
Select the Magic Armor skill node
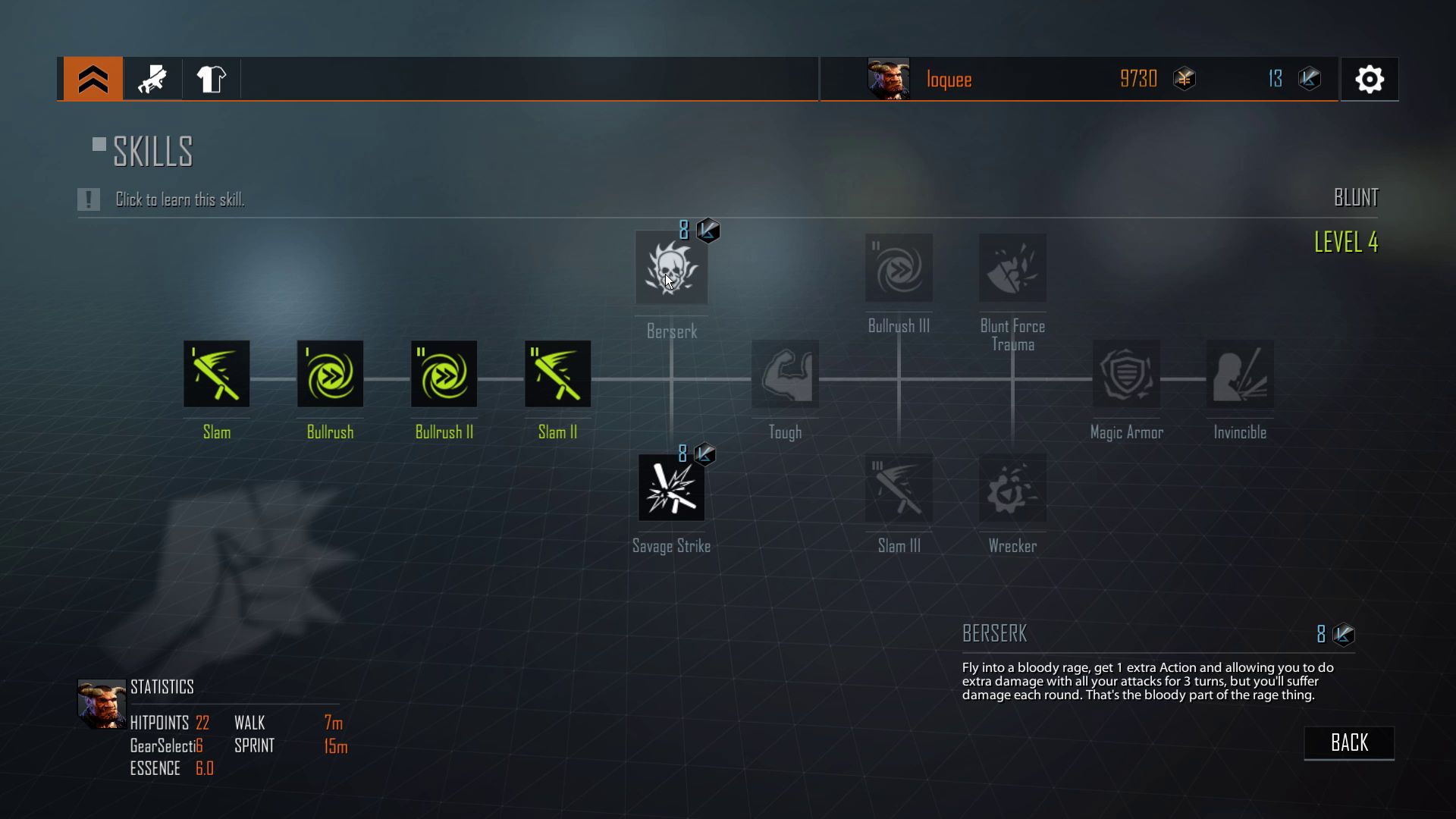1127,374
